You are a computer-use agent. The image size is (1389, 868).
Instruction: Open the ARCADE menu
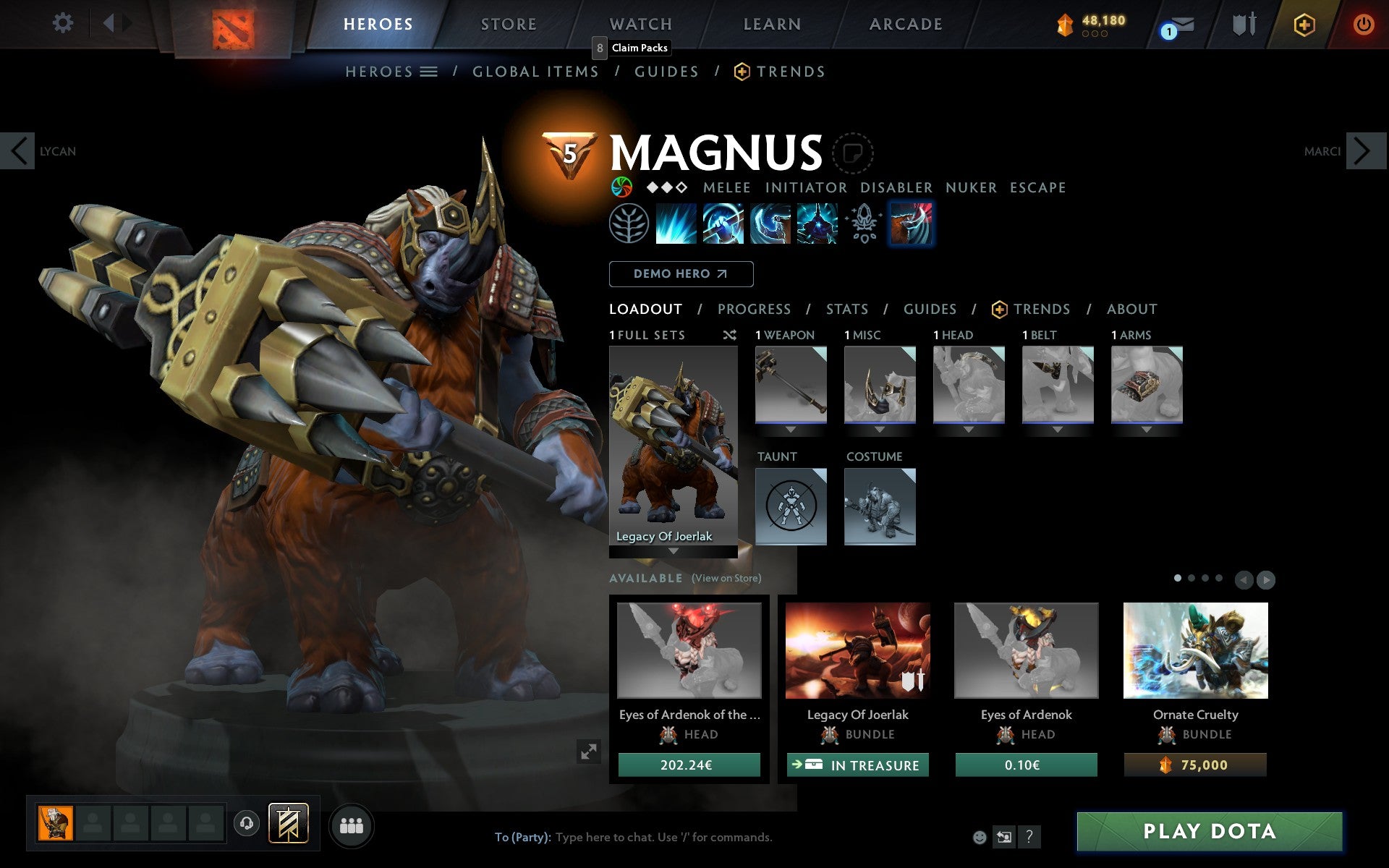tap(905, 24)
